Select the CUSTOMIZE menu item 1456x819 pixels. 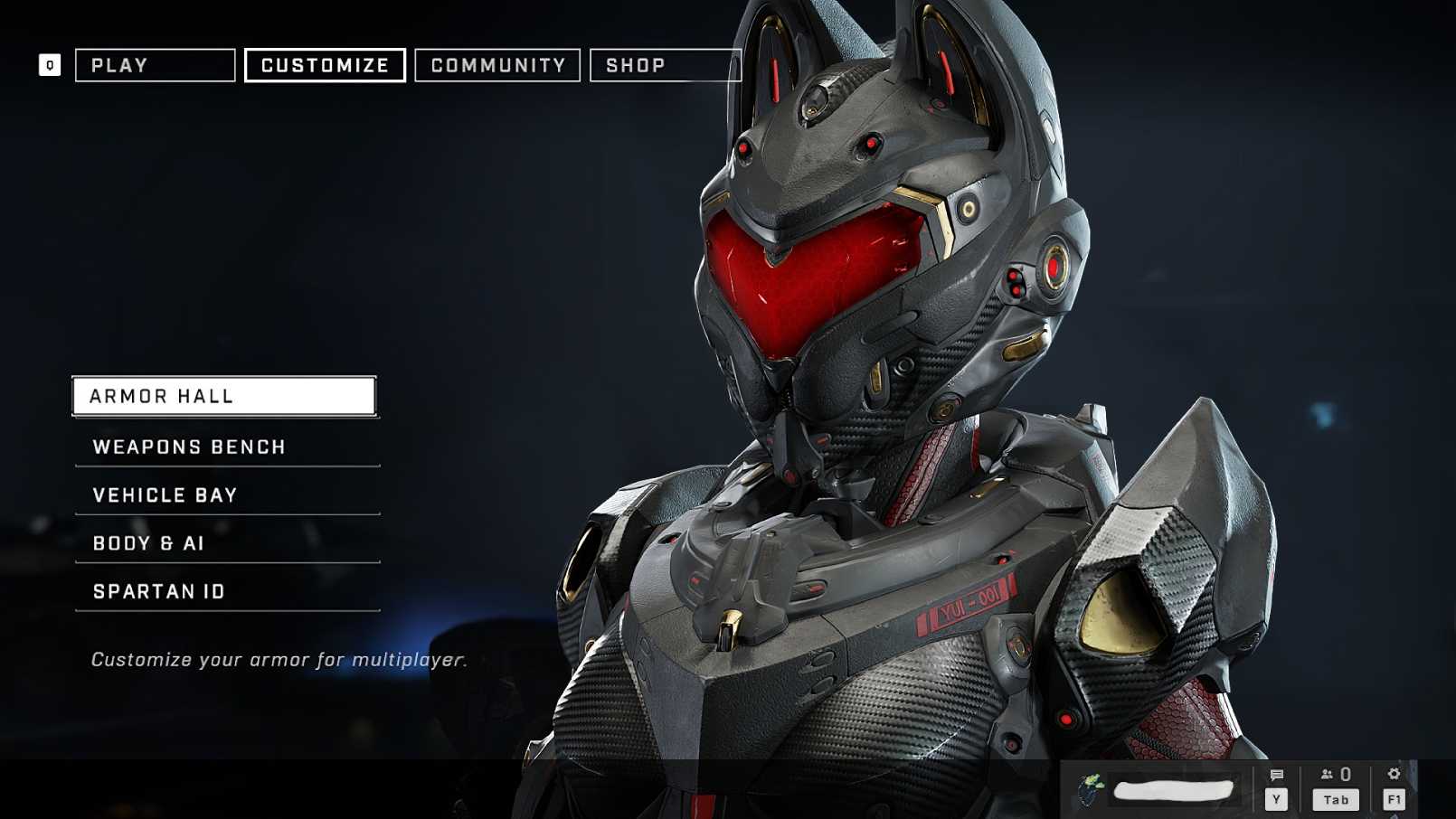pos(324,64)
